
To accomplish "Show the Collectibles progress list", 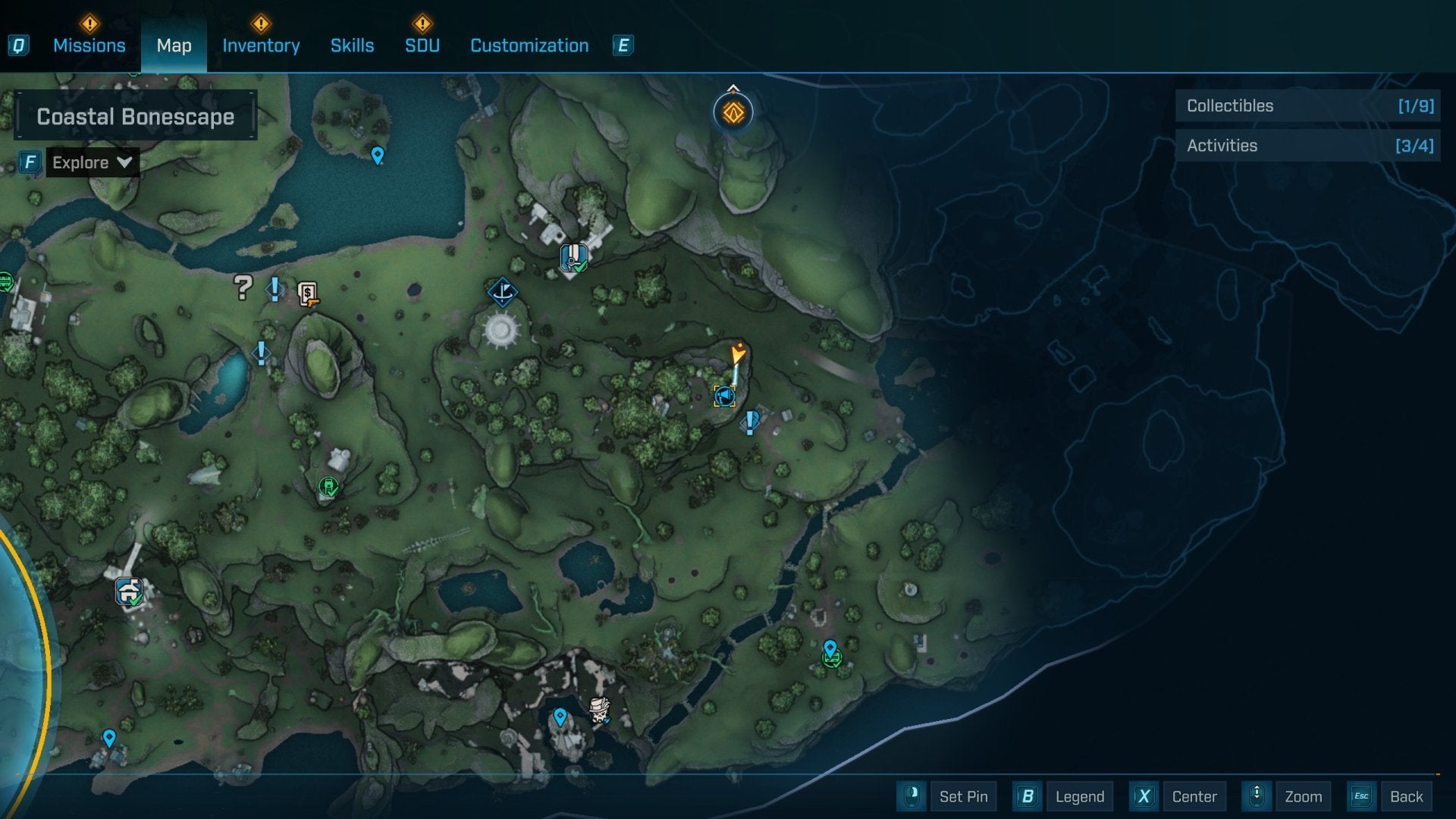I will [x=1308, y=106].
